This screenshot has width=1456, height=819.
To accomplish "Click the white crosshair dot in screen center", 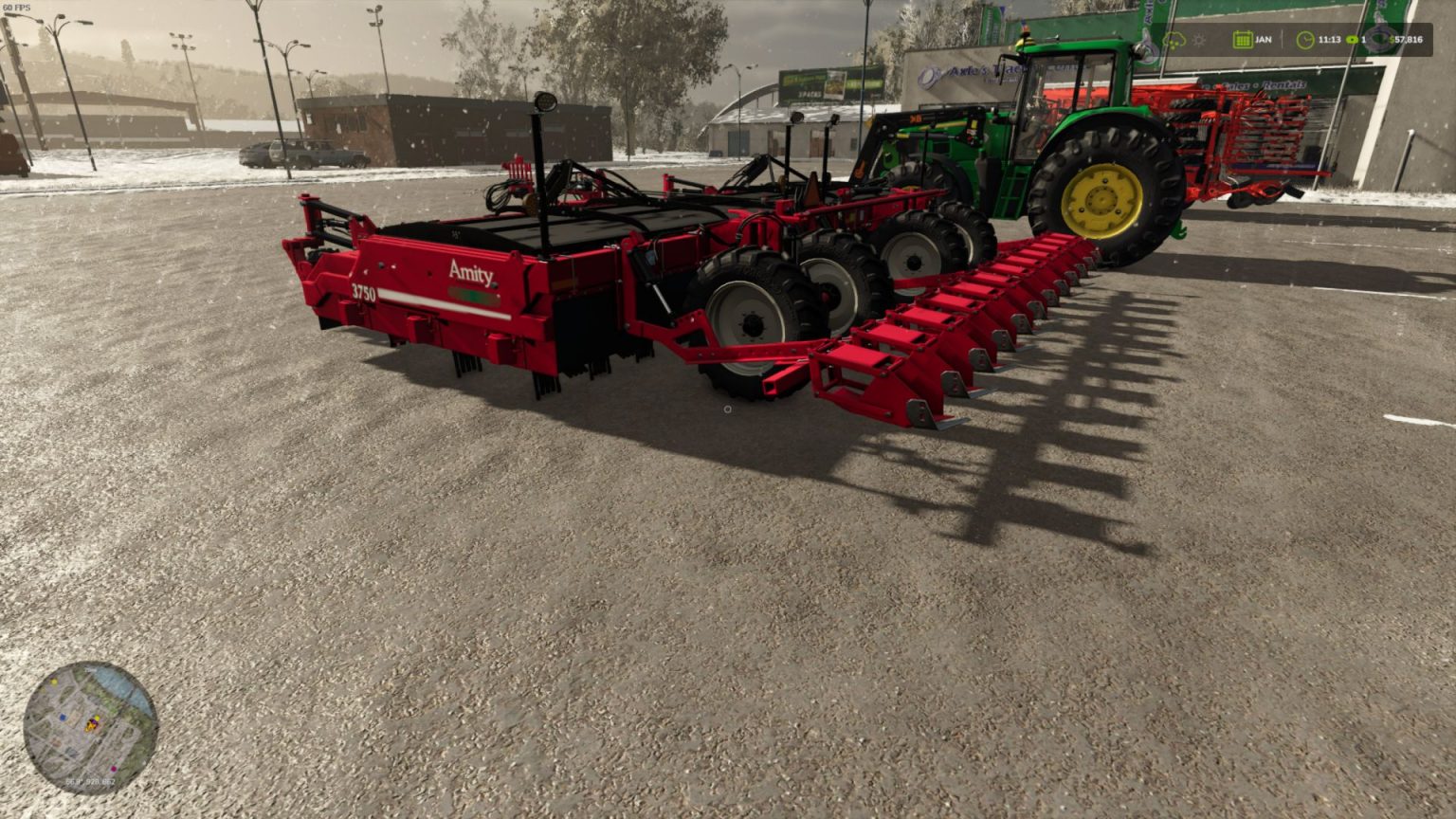I will pos(727,409).
